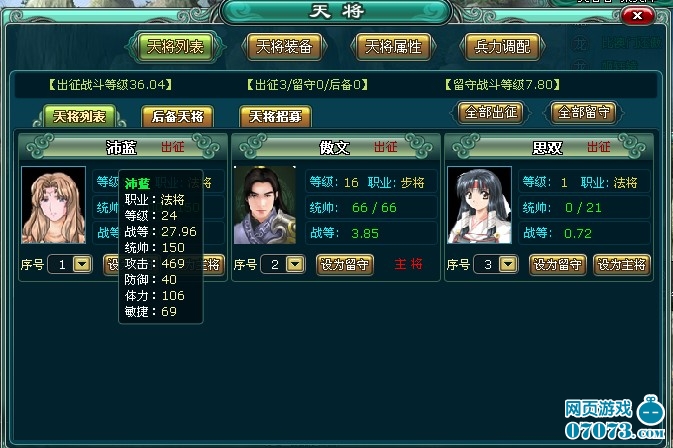Show the 后备天将 sub-tab

click(x=175, y=116)
